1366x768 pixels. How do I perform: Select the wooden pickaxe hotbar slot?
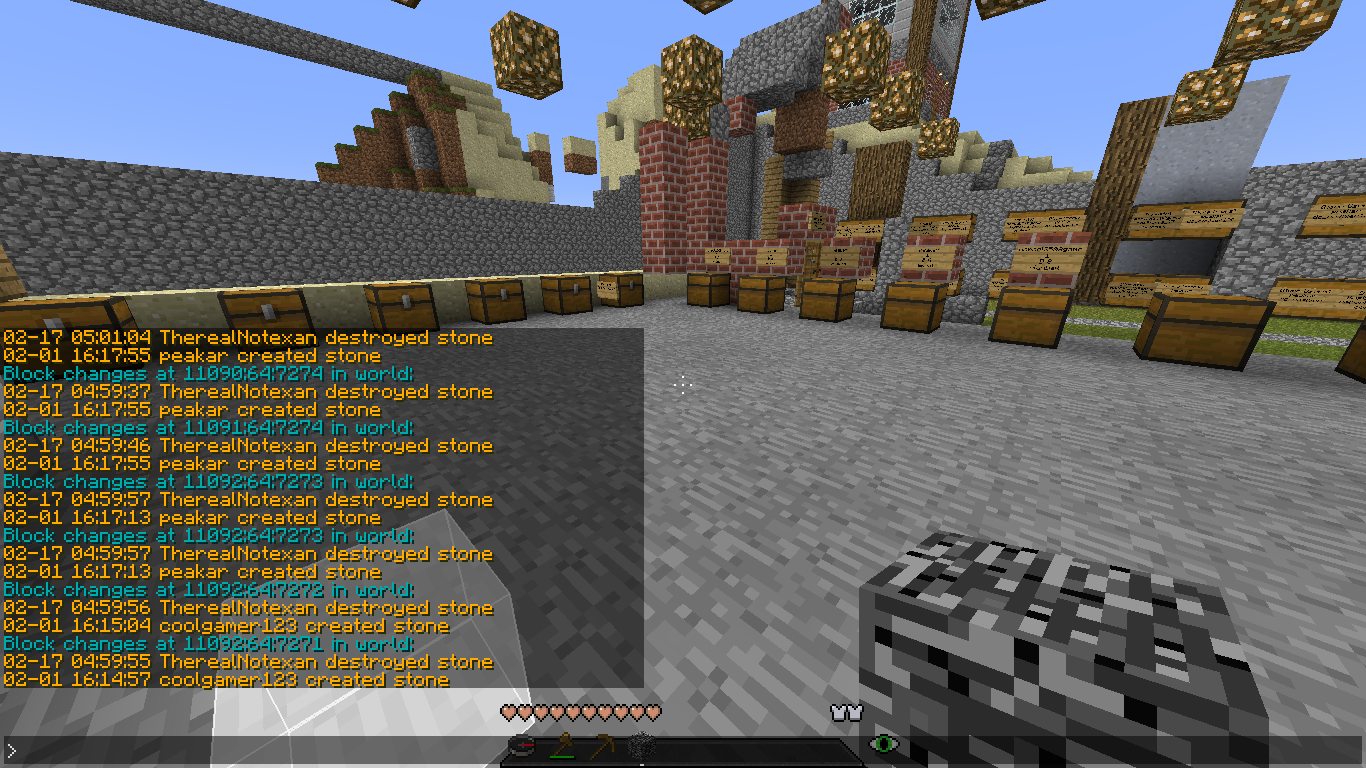pos(601,746)
